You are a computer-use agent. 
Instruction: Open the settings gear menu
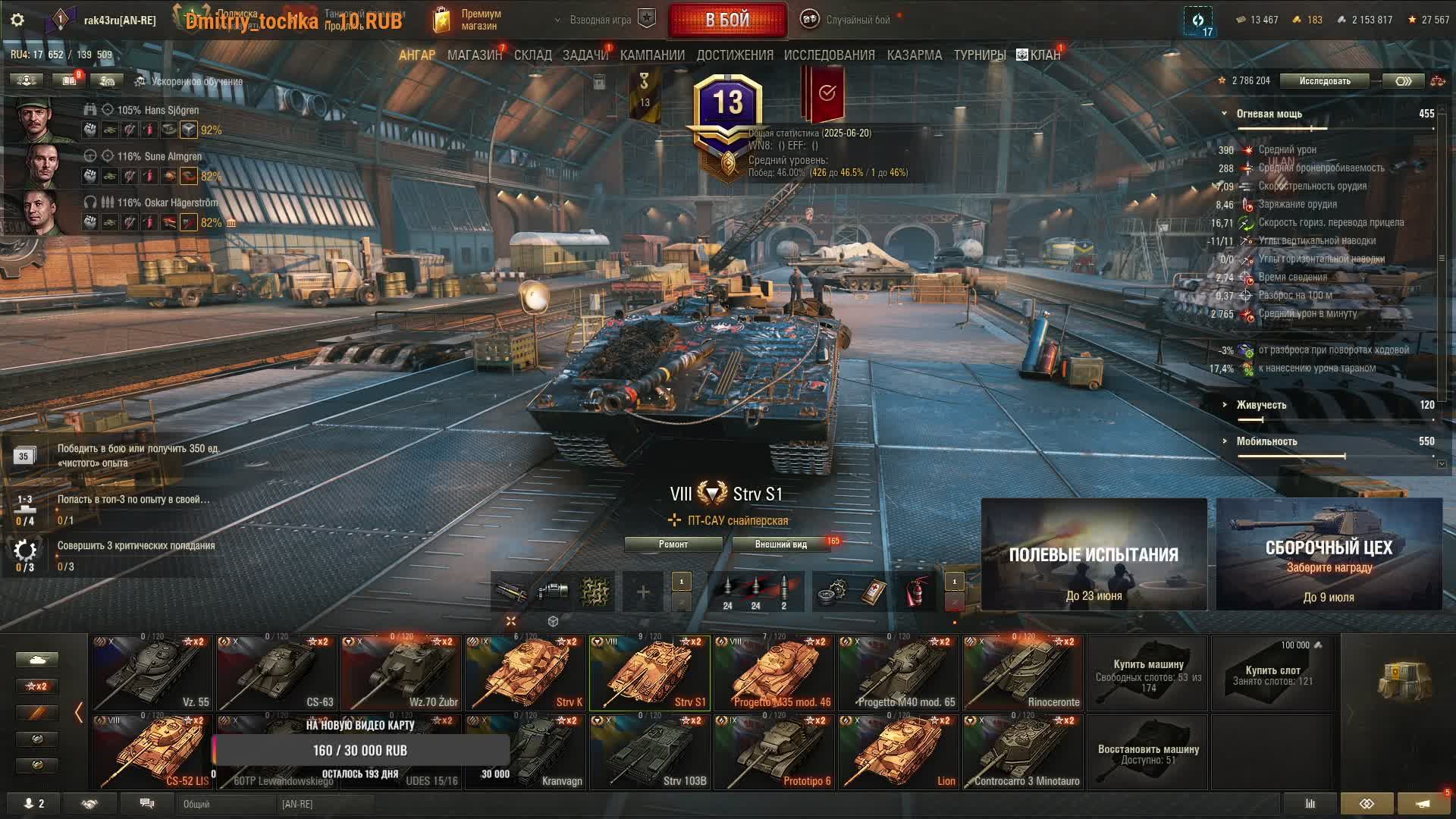[17, 20]
